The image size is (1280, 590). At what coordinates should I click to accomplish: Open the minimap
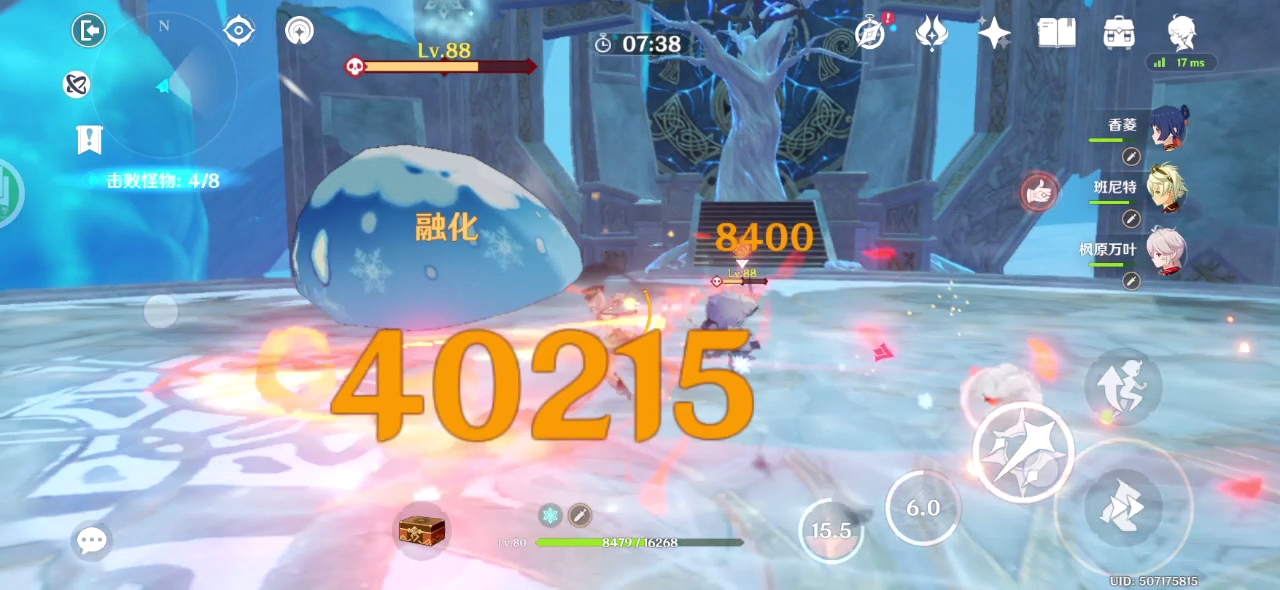(x=164, y=85)
